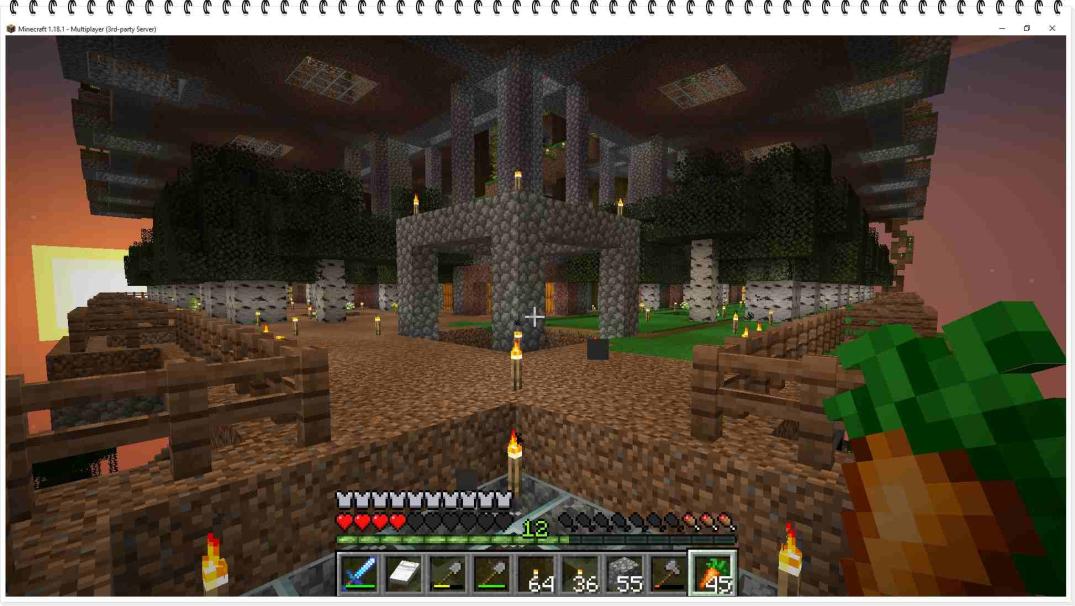
Task: Select the paper item in the hotbar
Action: 403,573
